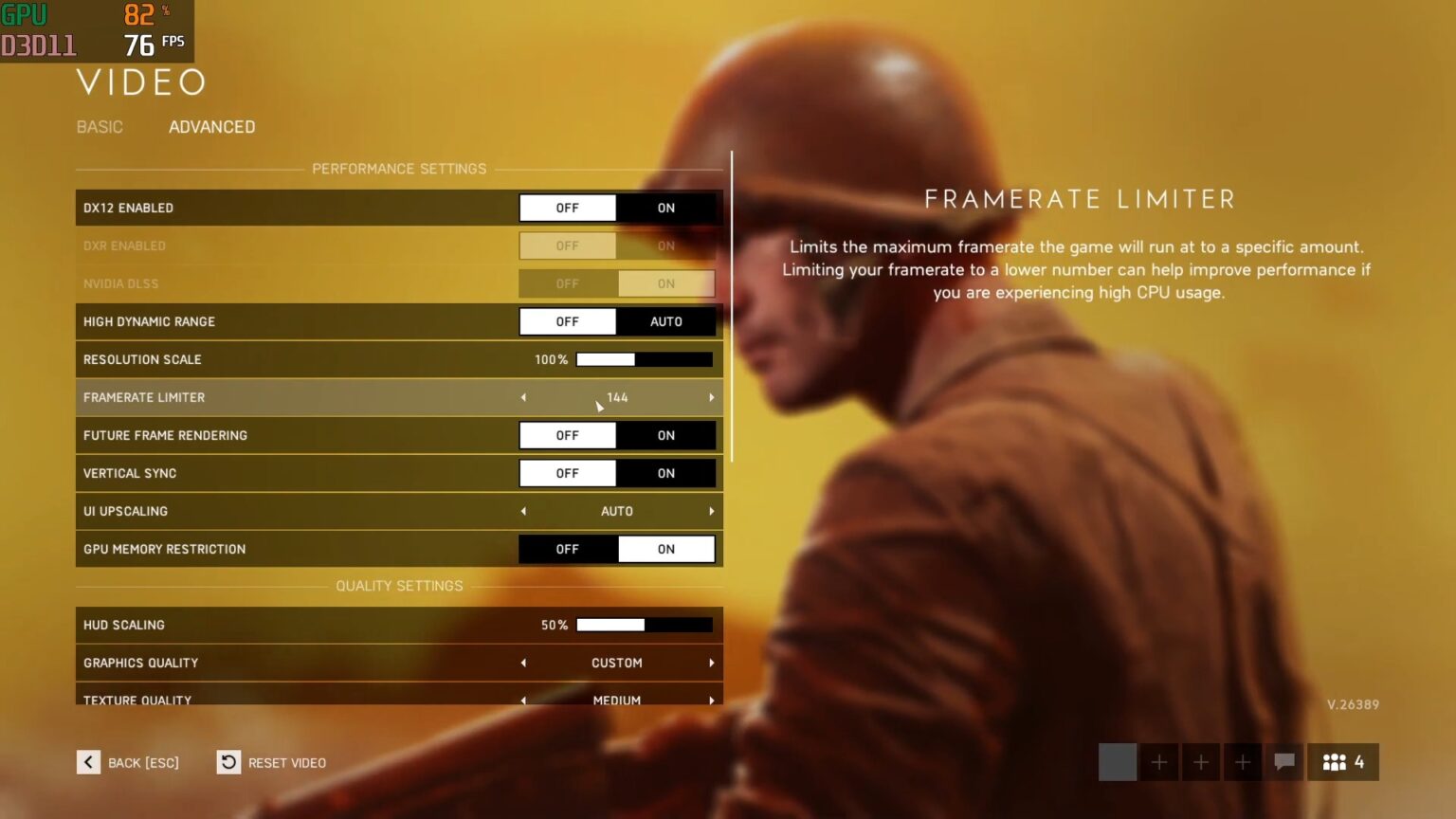Cycle UI Upscaling to the previous option
Viewport: 1456px width, 819px height.
tap(523, 511)
